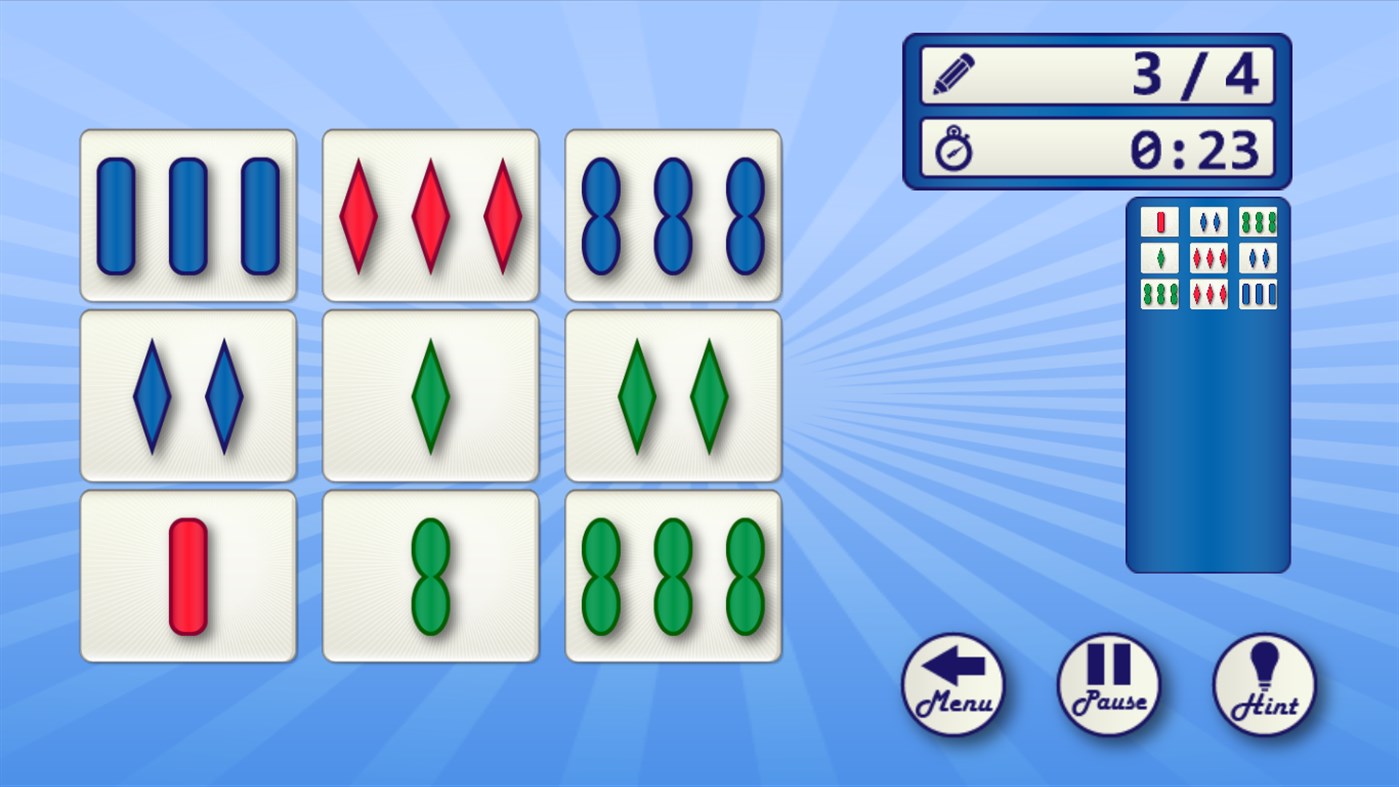
Task: Select the card with three blue pills
Action: coord(188,213)
